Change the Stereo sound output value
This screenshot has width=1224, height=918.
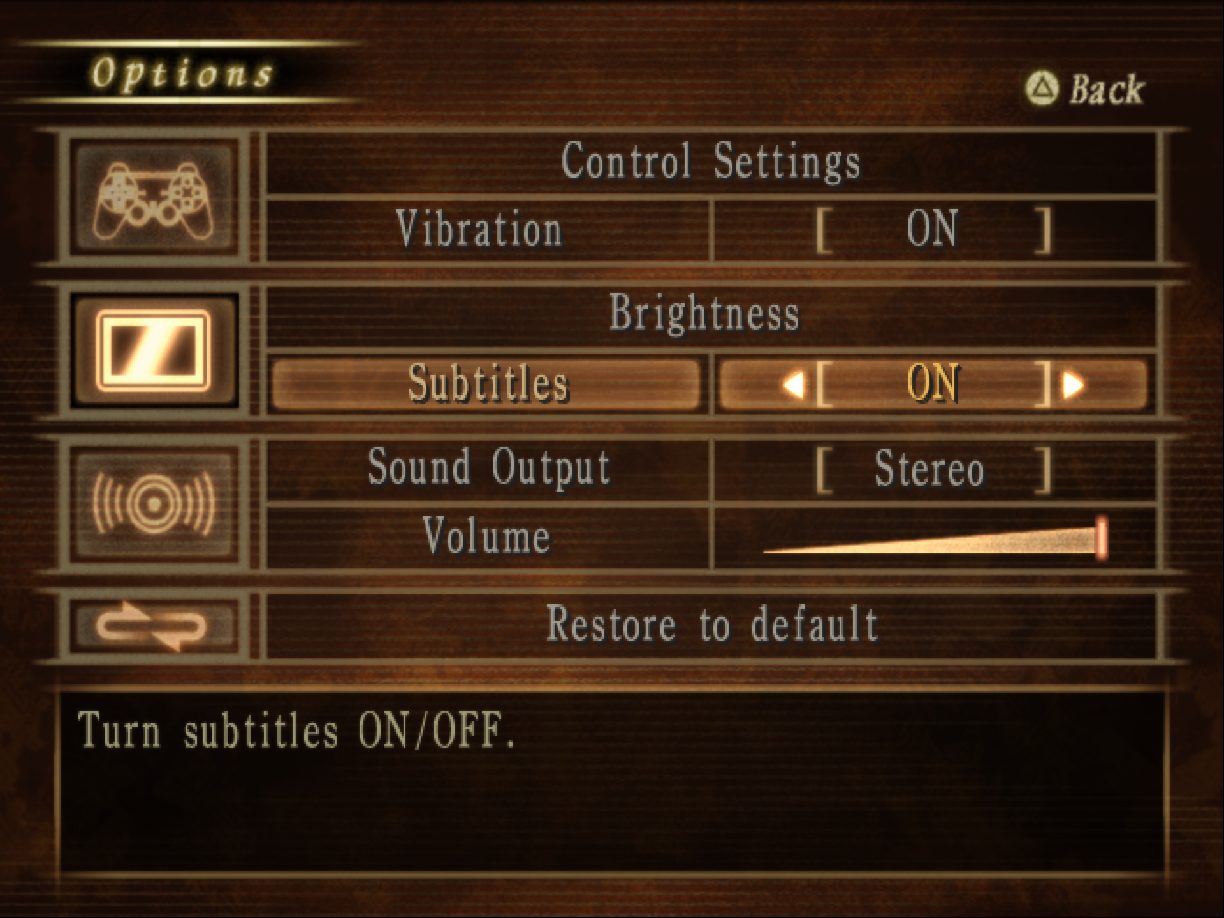point(930,470)
